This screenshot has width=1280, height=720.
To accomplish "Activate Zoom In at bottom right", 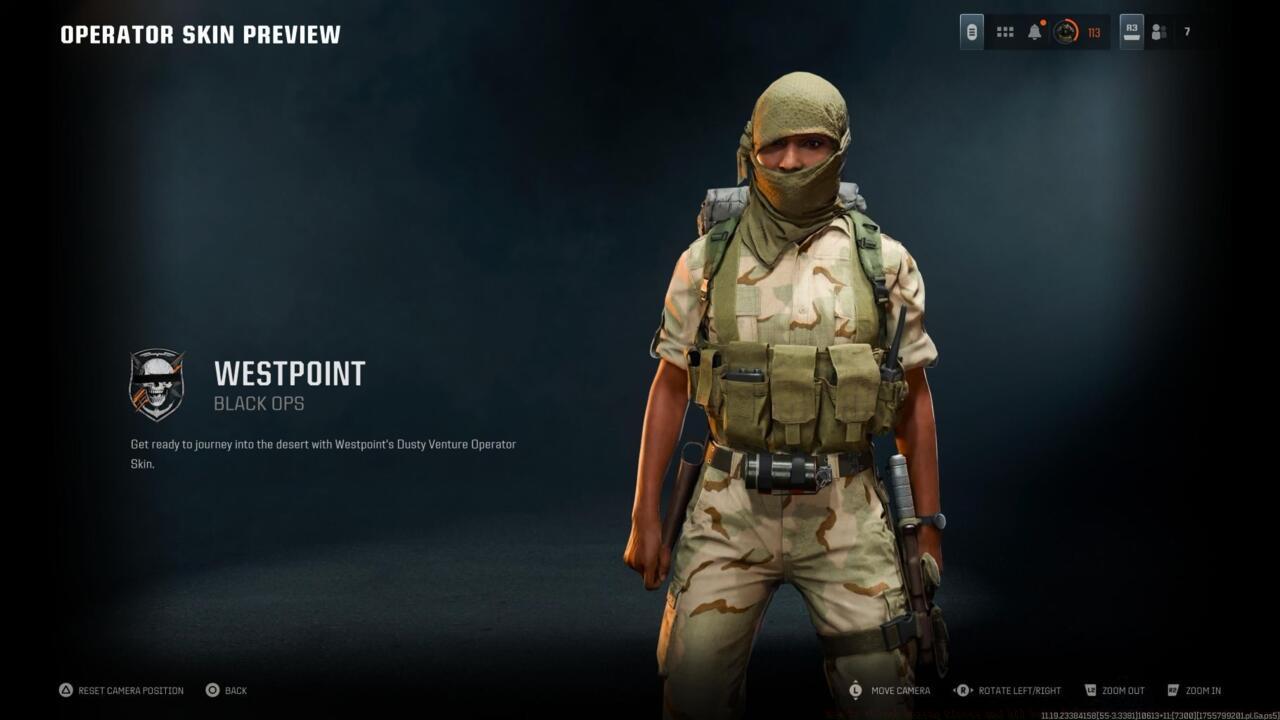I will pos(1205,690).
